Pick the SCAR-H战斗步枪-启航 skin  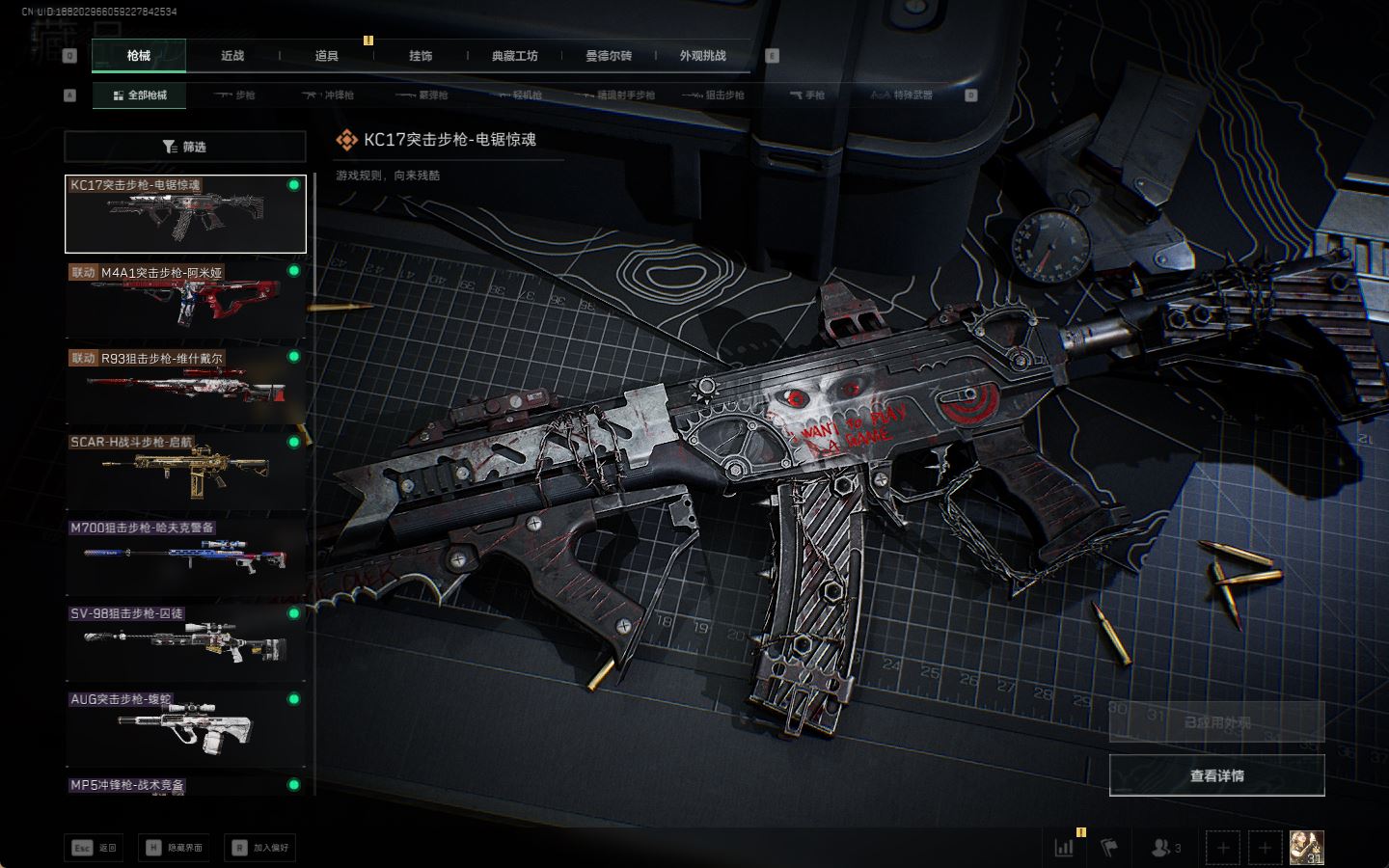point(185,471)
